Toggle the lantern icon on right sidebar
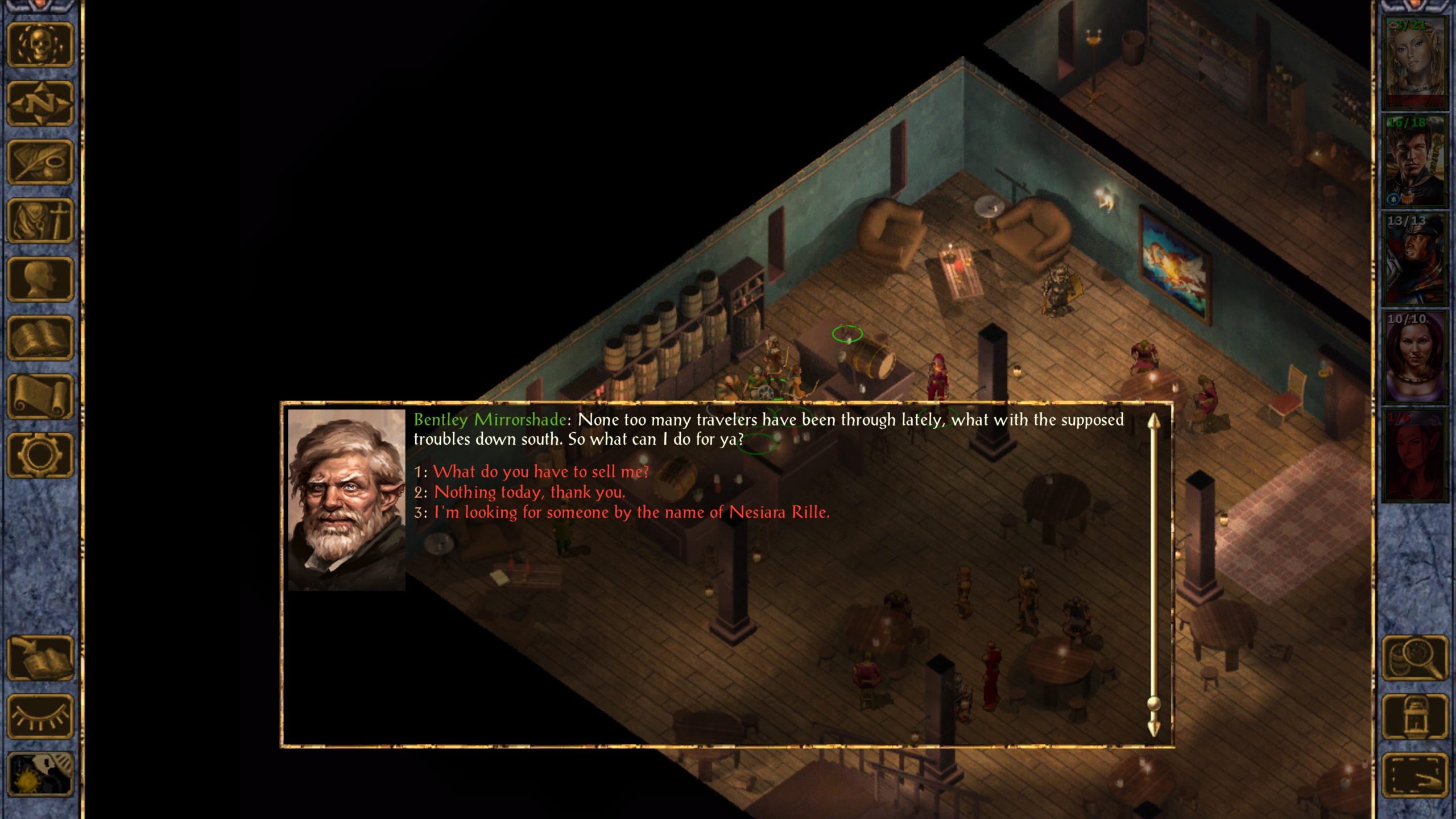The height and width of the screenshot is (819, 1456). pyautogui.click(x=1415, y=717)
